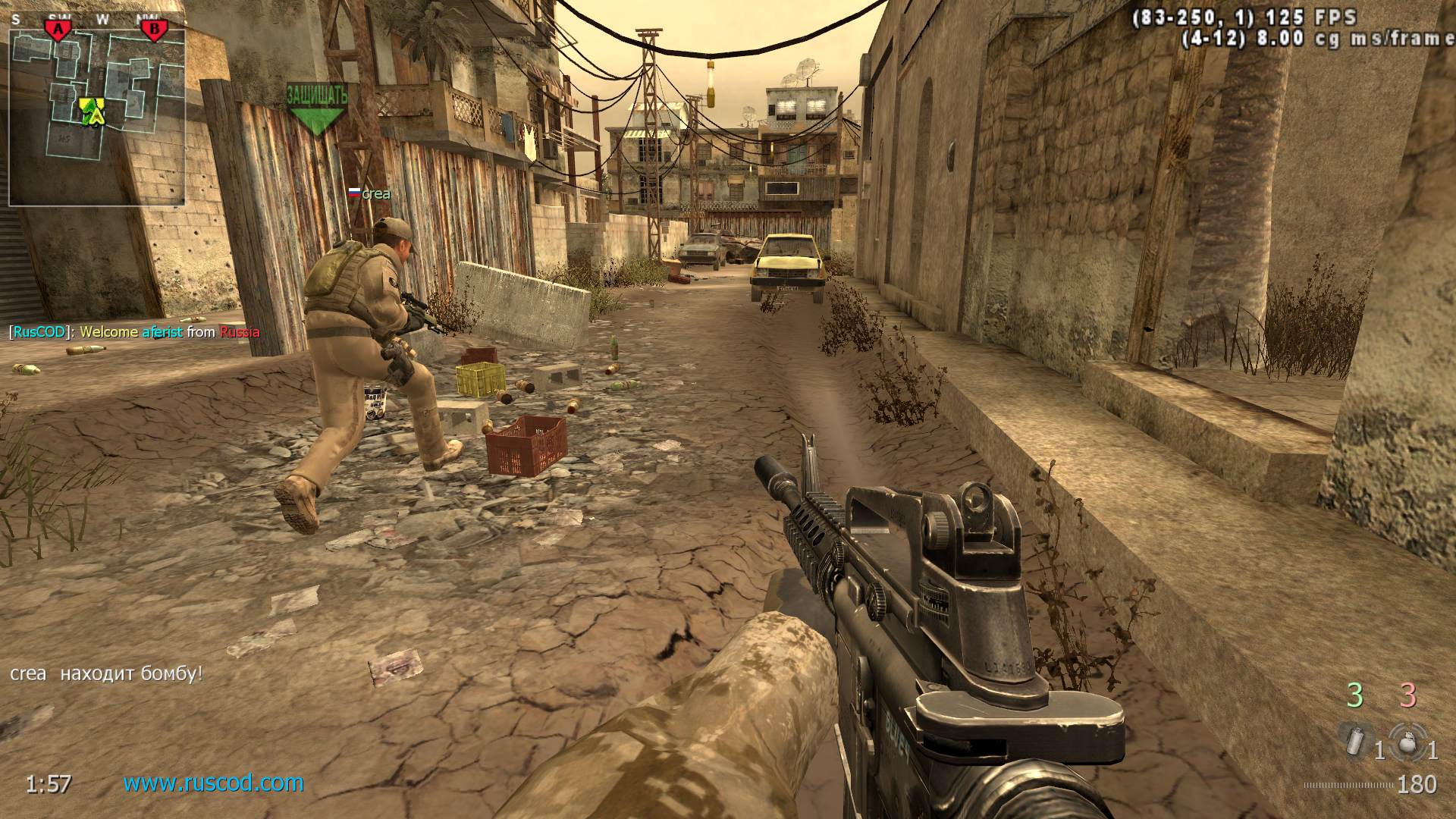
Task: Select the frag grenade icon
Action: [1408, 742]
